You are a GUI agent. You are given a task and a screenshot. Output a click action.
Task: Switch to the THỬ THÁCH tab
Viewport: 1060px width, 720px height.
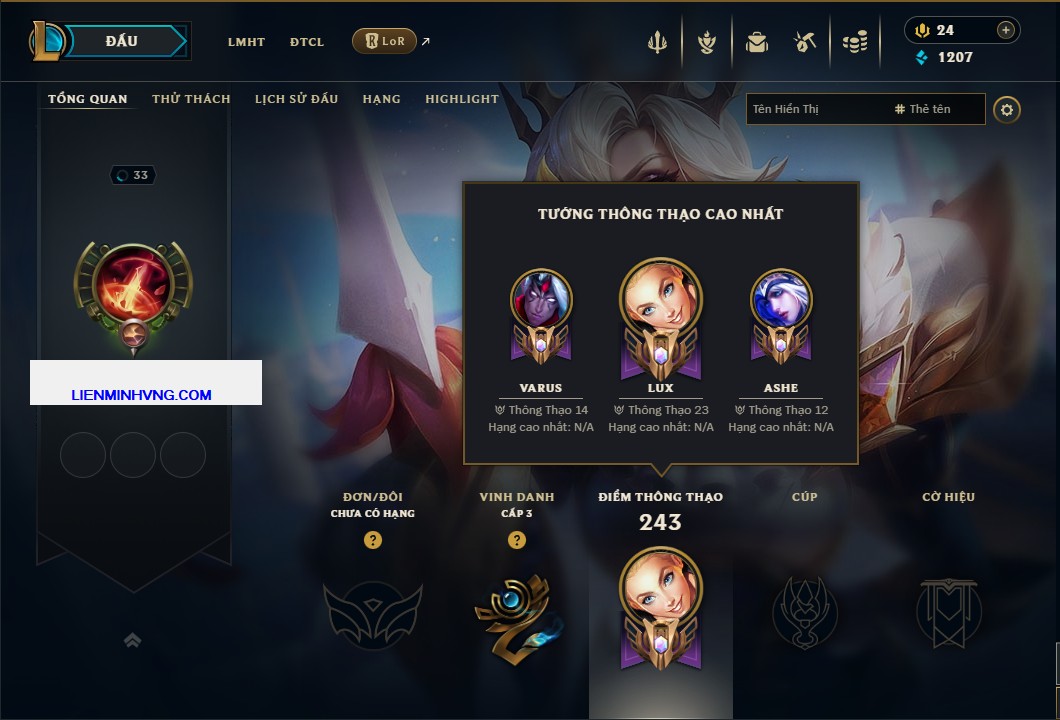(x=191, y=99)
